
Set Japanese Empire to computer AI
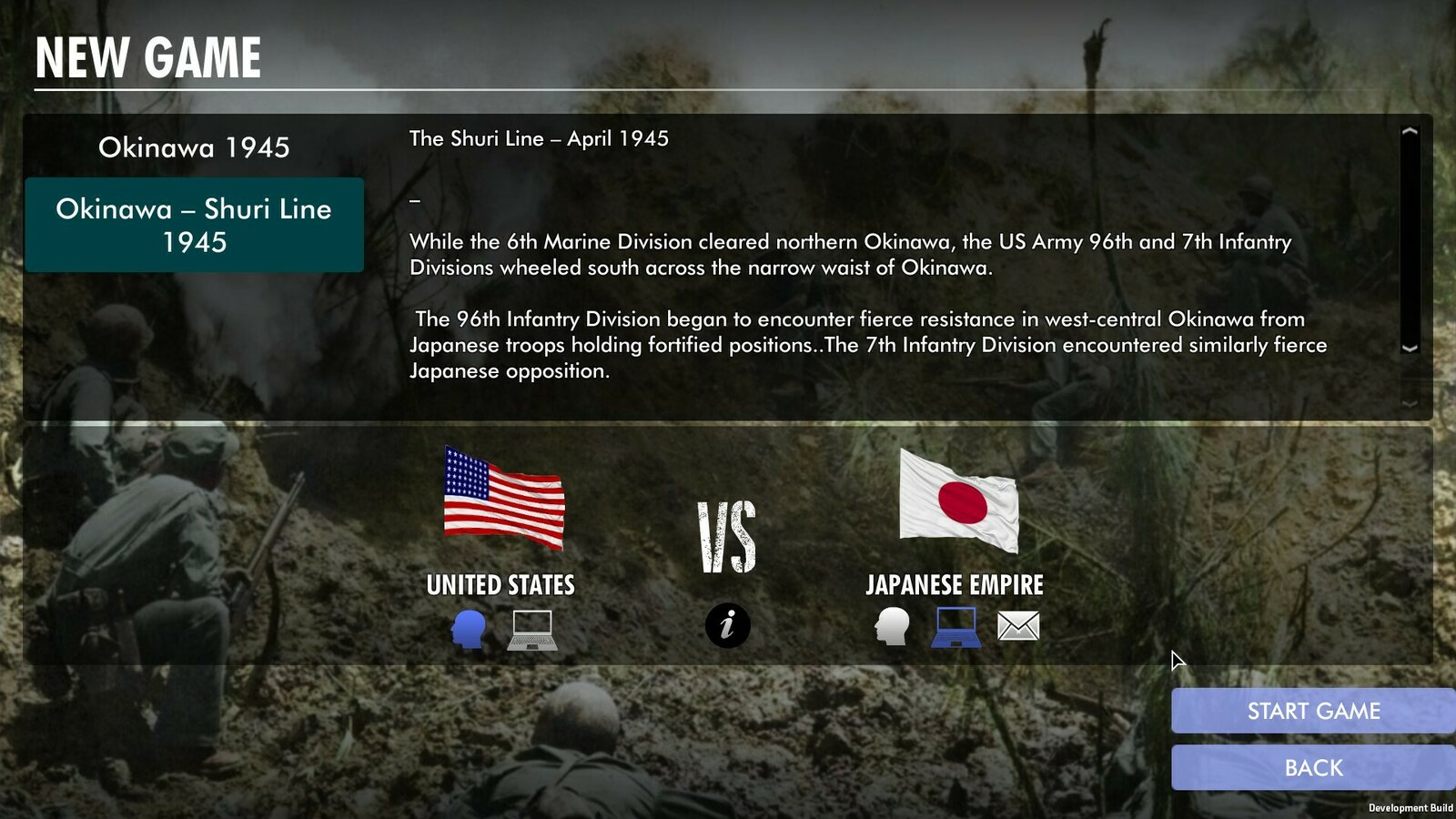[955, 627]
